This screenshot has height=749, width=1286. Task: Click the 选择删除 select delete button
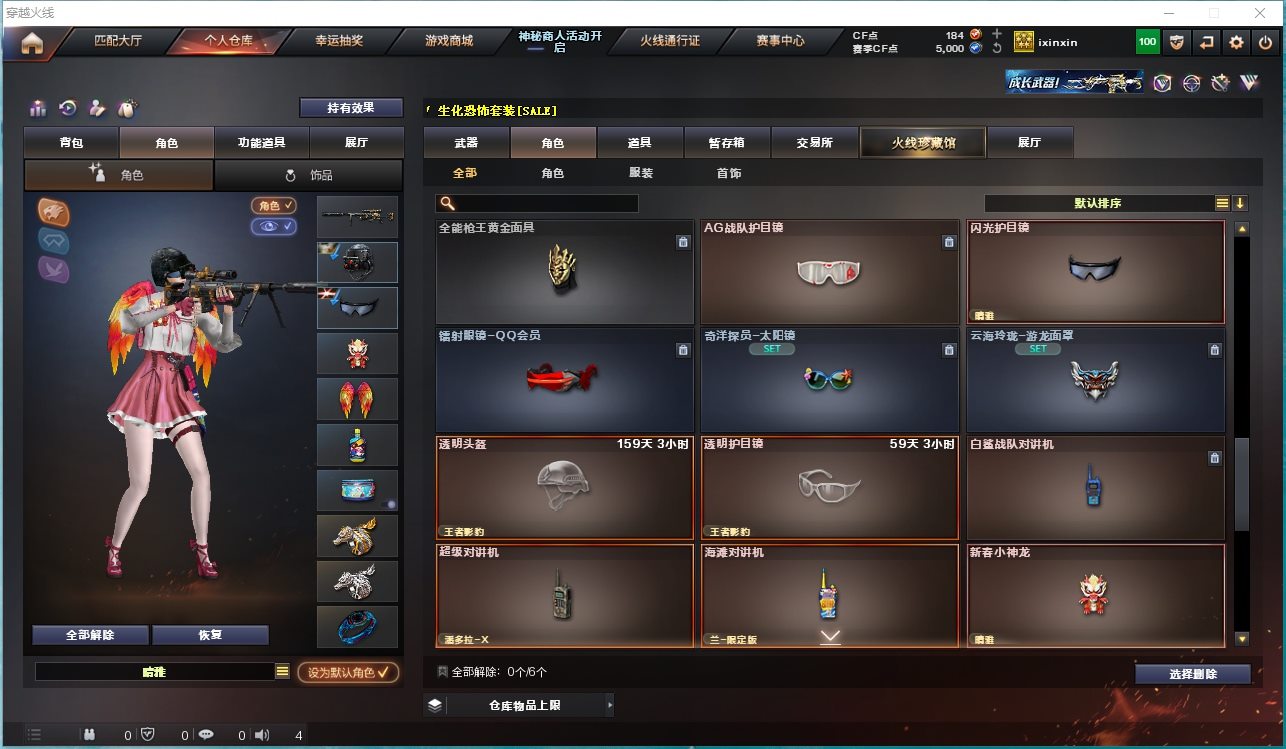(x=1192, y=674)
